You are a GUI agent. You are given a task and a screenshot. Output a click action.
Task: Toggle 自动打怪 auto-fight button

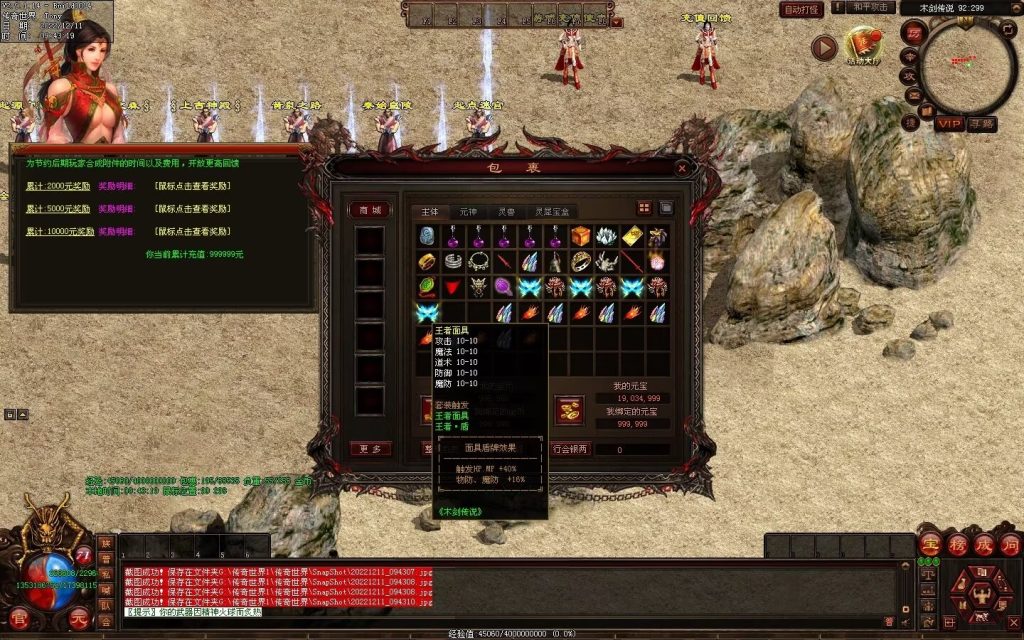click(x=801, y=9)
